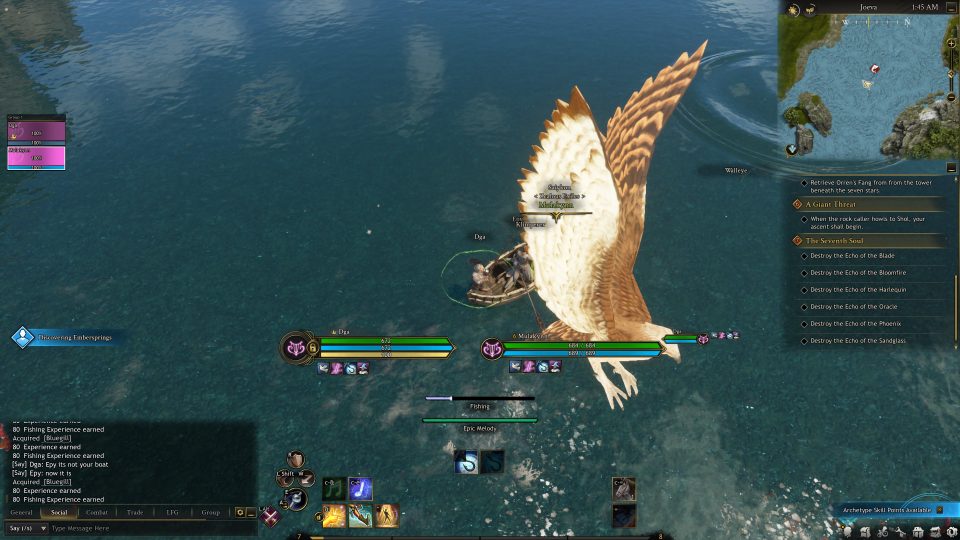
Task: Activate the green music notes ability
Action: tap(333, 488)
